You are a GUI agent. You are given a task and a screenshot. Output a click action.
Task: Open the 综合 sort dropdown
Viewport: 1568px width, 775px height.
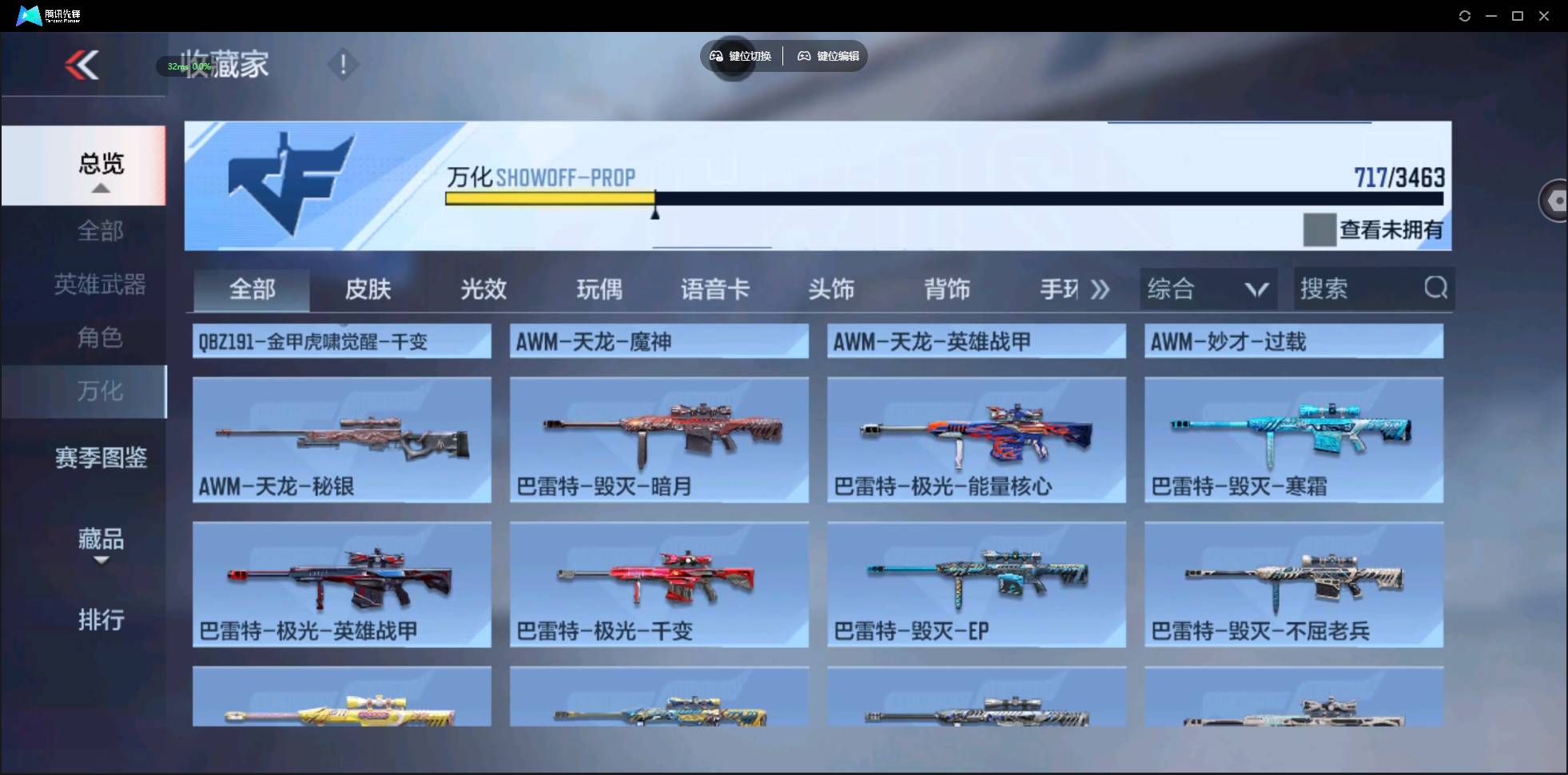point(1208,288)
